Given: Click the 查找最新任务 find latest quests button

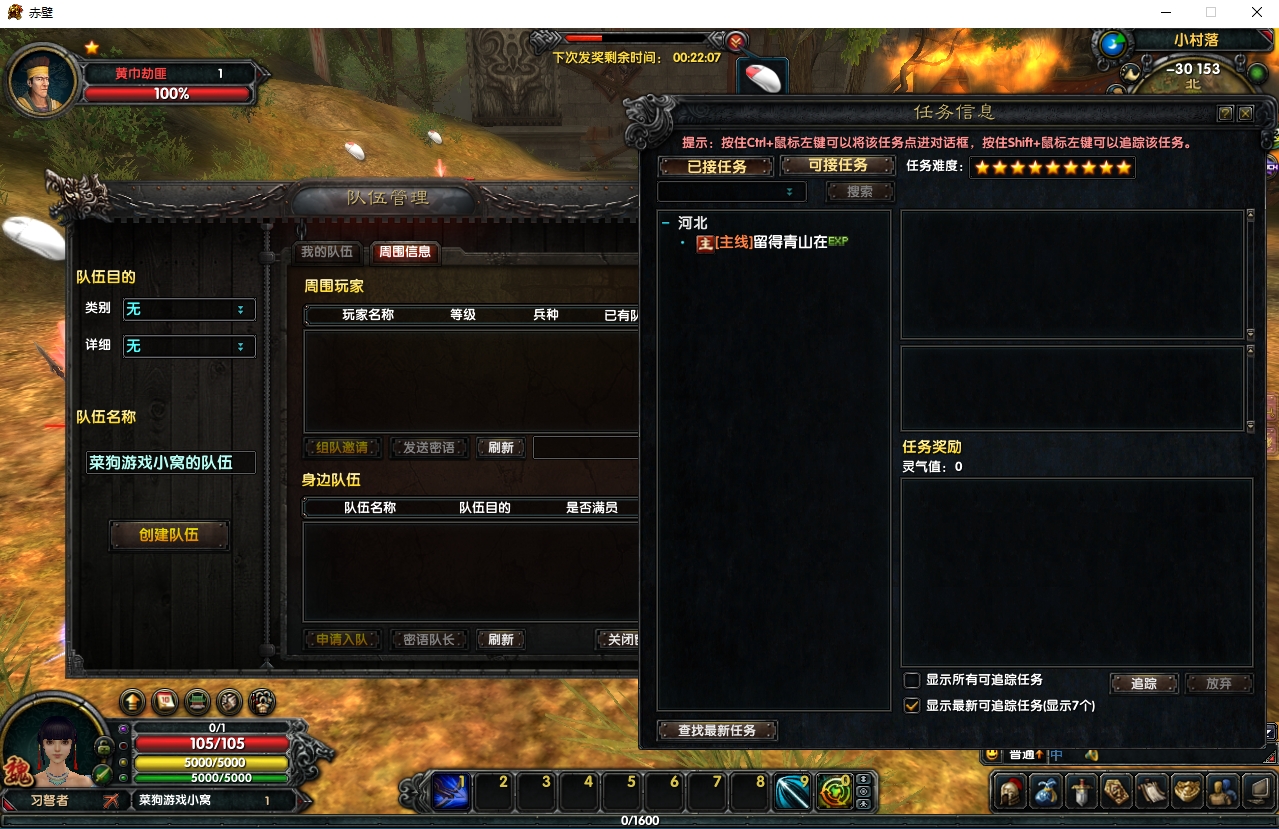Looking at the screenshot, I should [717, 731].
